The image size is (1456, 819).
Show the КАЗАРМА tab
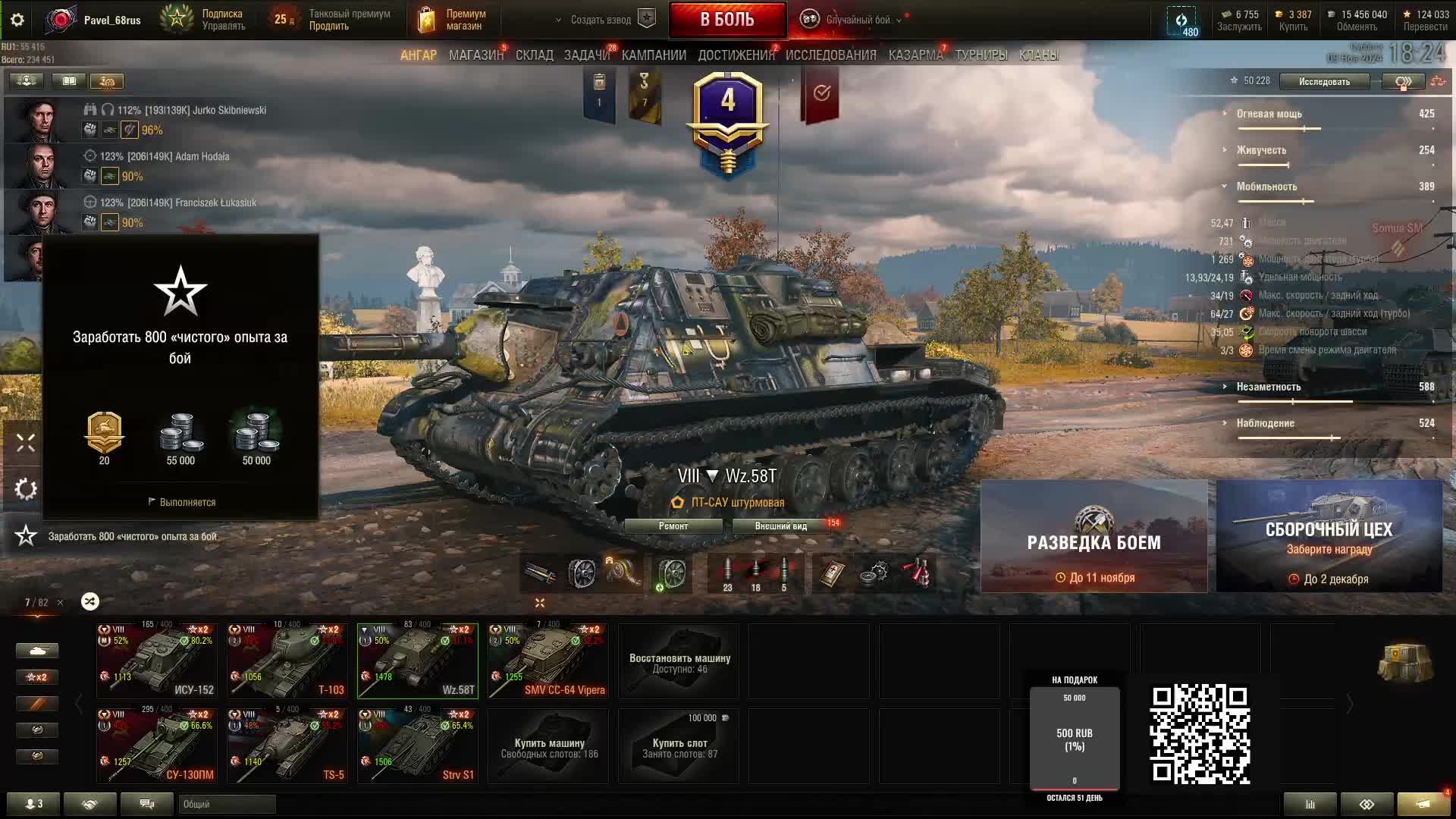(x=915, y=55)
